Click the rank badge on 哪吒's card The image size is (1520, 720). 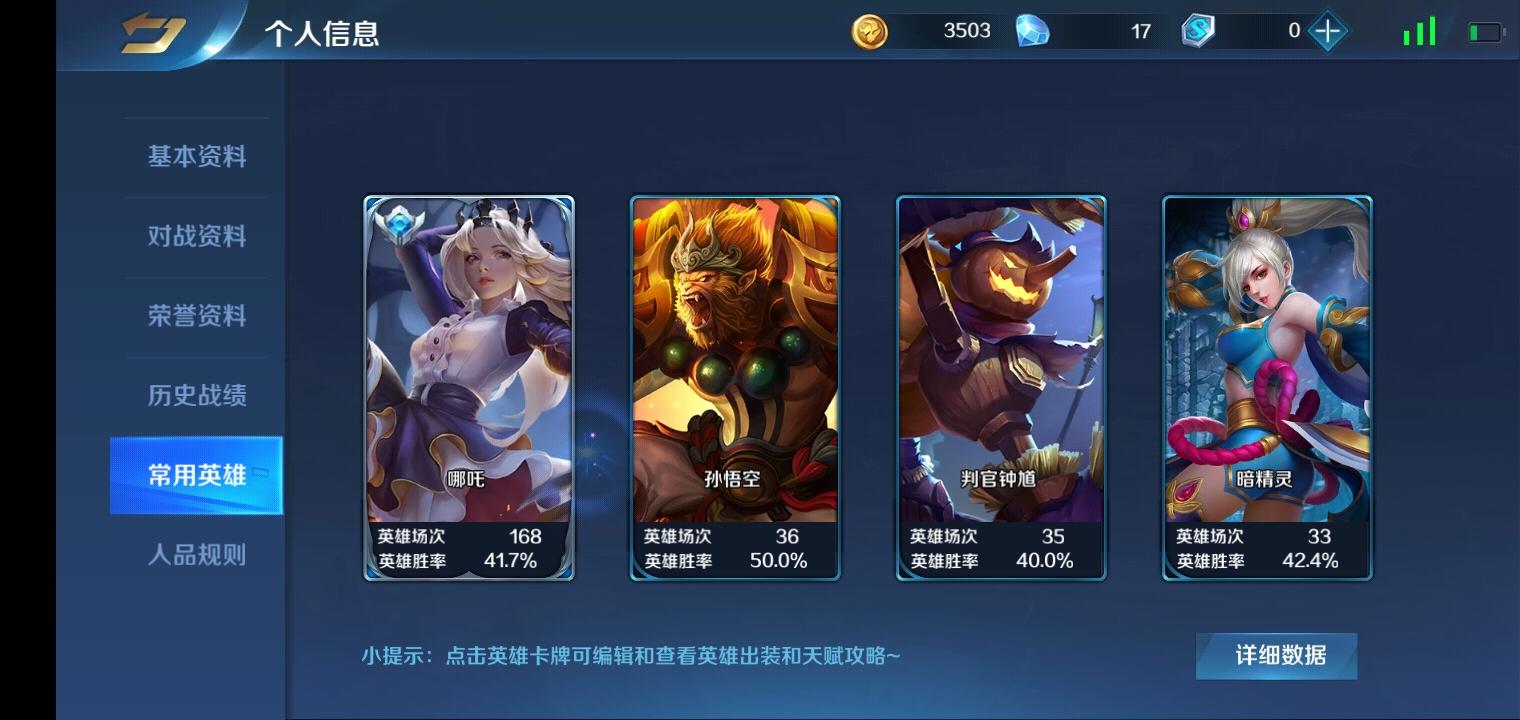(x=401, y=225)
